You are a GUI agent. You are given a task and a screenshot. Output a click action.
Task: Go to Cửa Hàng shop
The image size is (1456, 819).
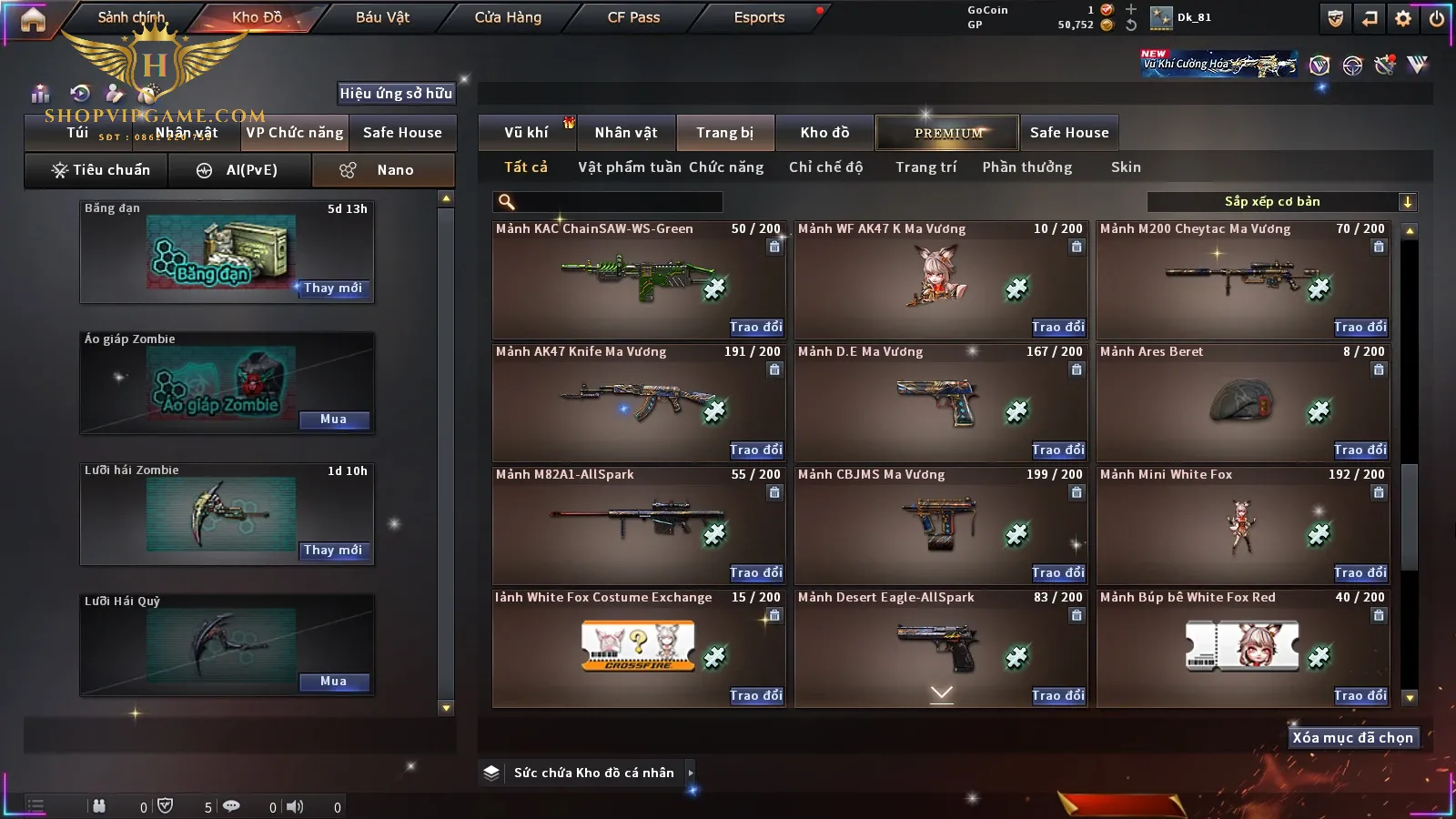click(x=508, y=17)
